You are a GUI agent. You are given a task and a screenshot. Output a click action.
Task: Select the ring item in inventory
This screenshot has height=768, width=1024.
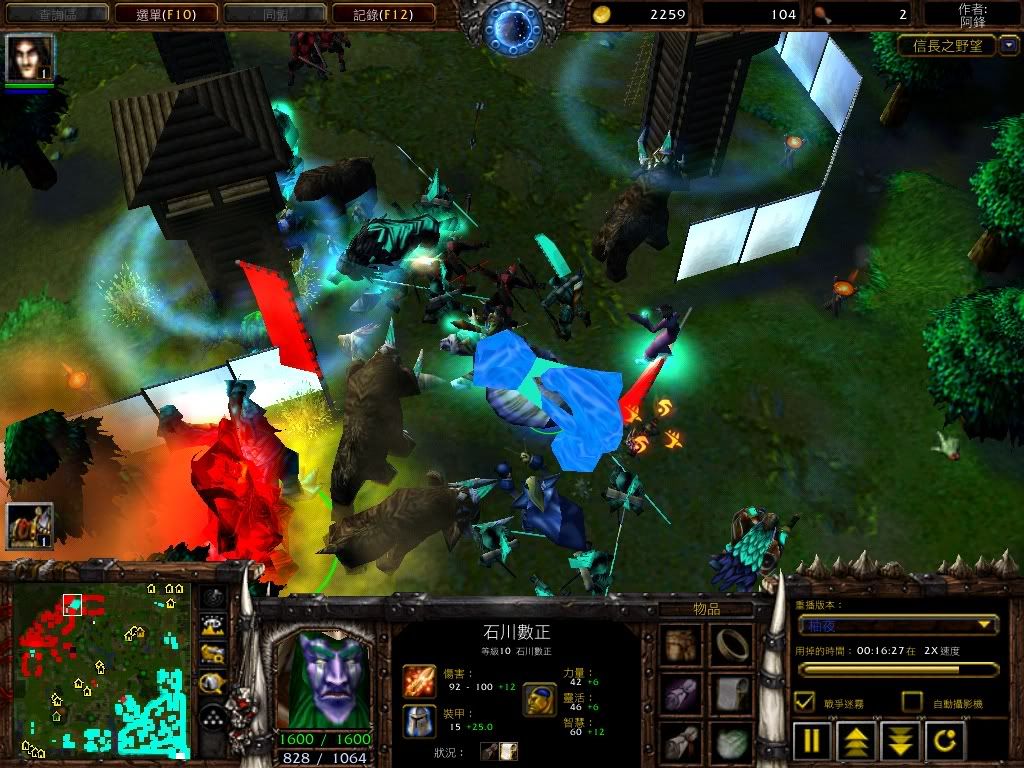732,645
